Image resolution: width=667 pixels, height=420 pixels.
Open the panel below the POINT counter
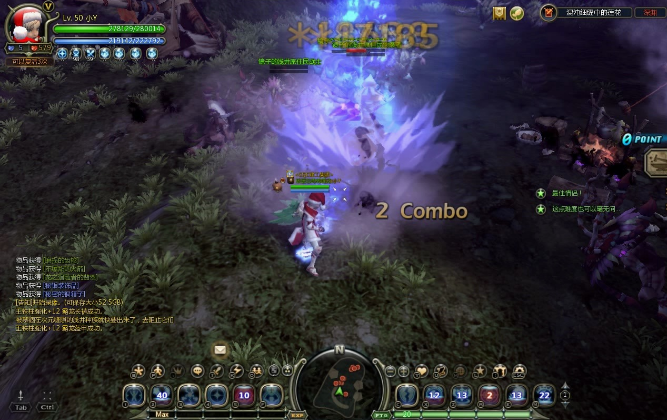[656, 160]
